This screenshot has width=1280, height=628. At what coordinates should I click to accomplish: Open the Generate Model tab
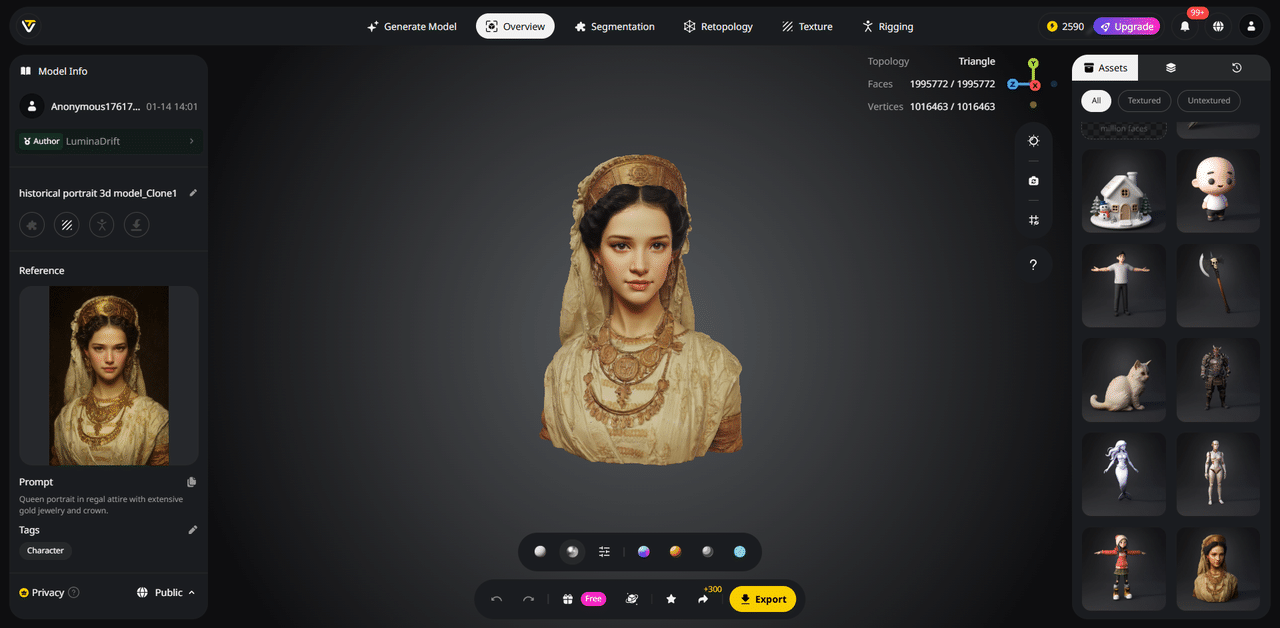412,27
